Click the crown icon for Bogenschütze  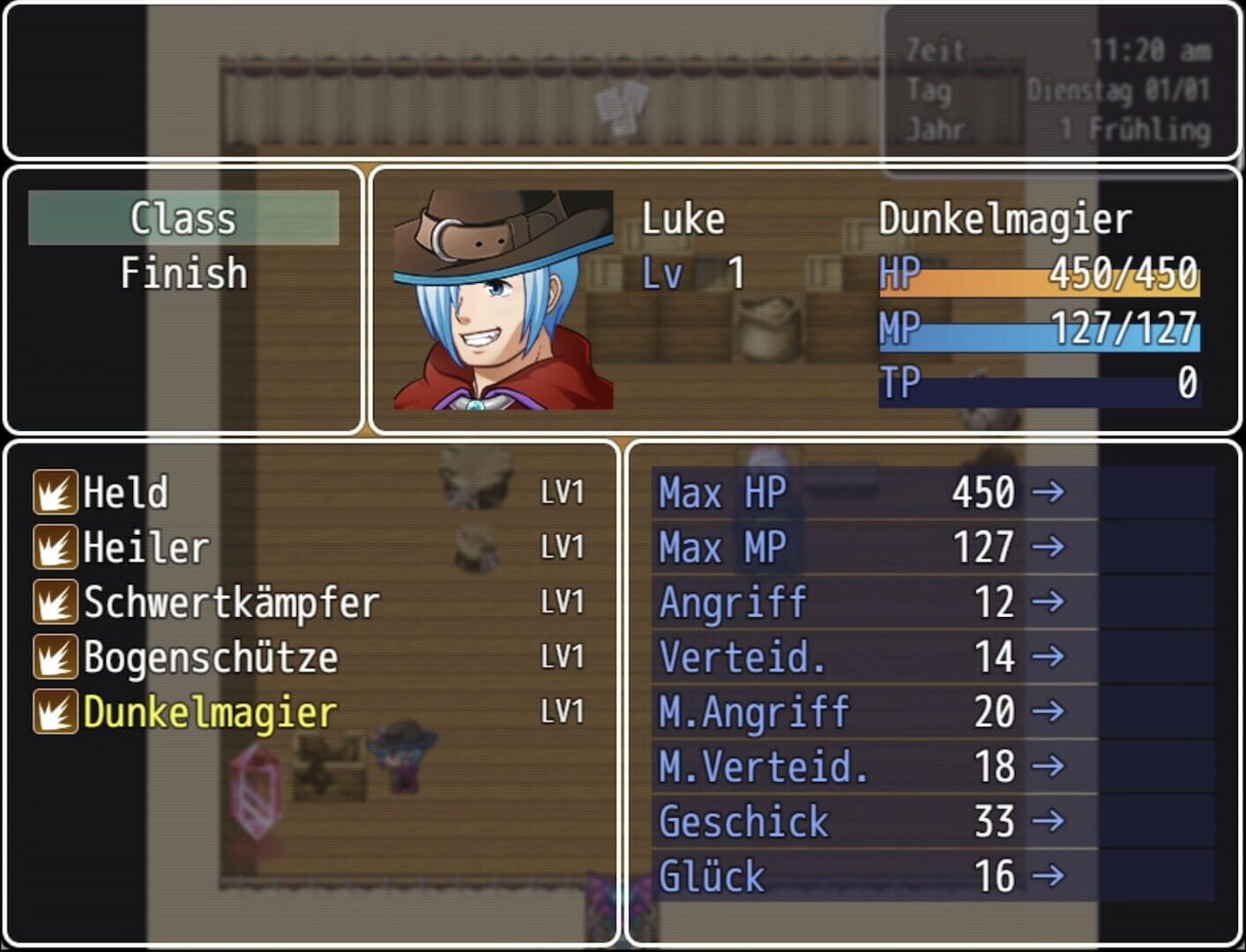pos(55,658)
